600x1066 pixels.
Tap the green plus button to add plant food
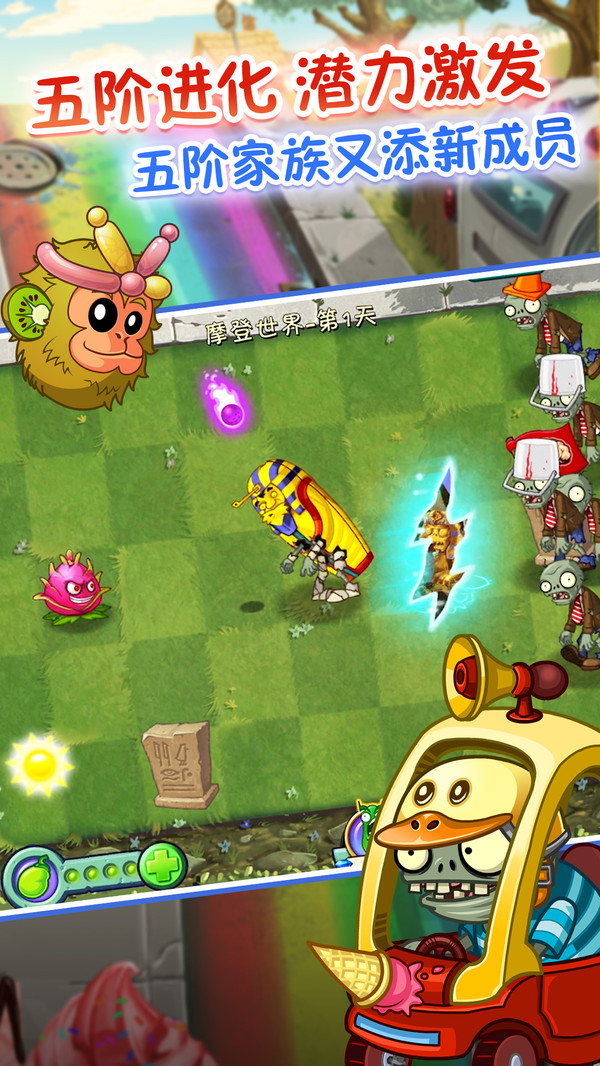click(x=163, y=864)
